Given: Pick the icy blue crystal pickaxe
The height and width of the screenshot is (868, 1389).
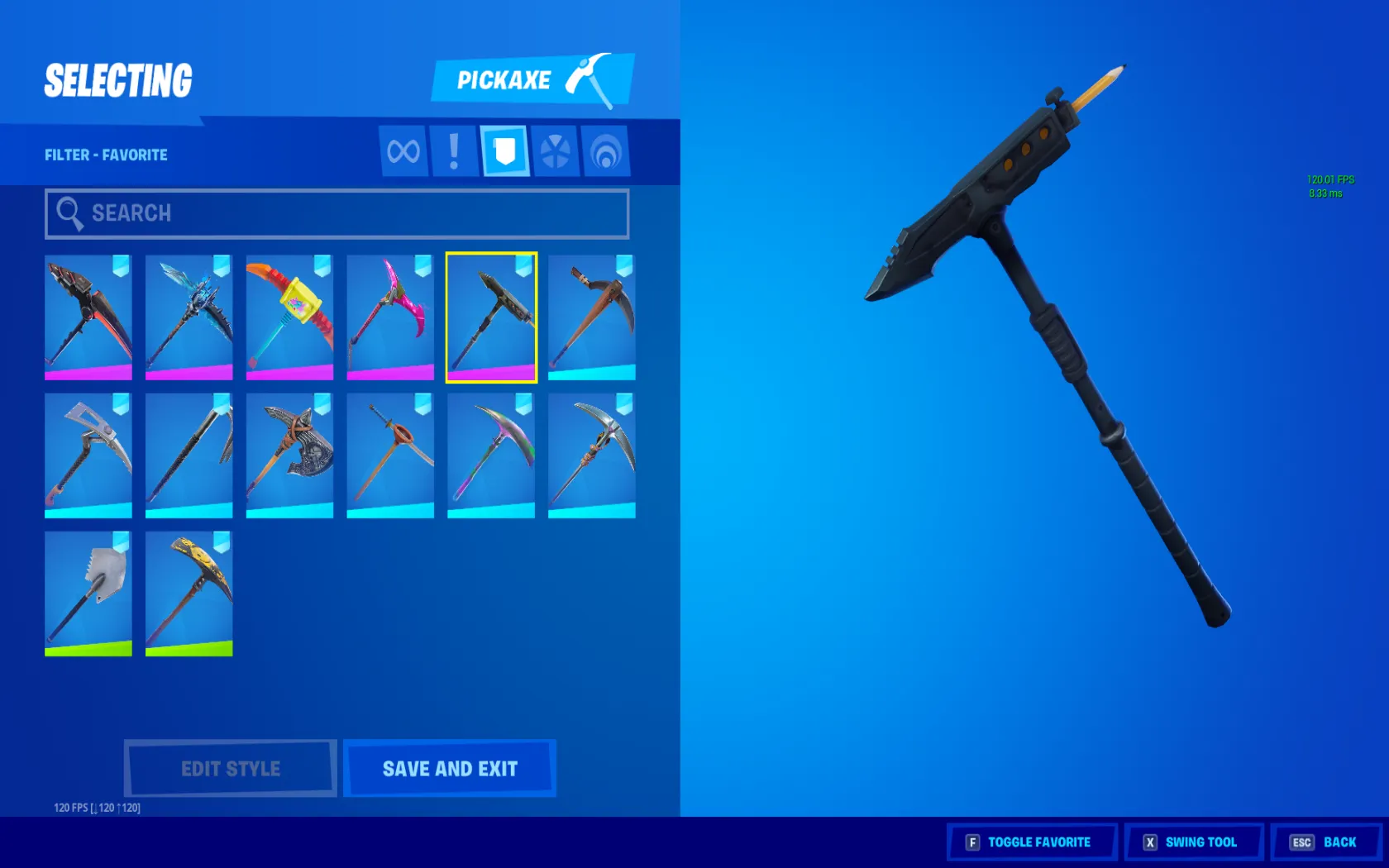Looking at the screenshot, I should point(189,317).
